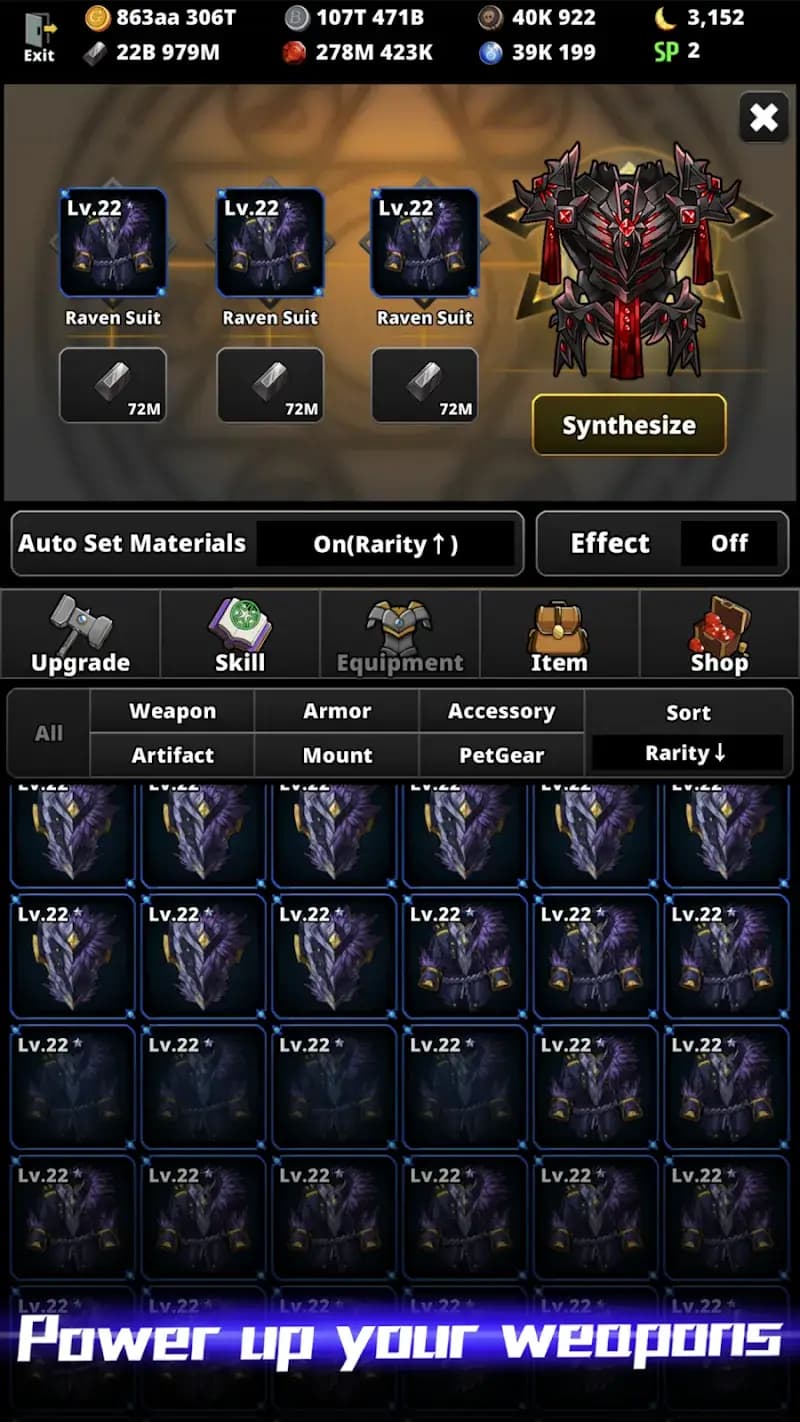Toggle the Effect setting
This screenshot has width=800, height=1422.
728,544
